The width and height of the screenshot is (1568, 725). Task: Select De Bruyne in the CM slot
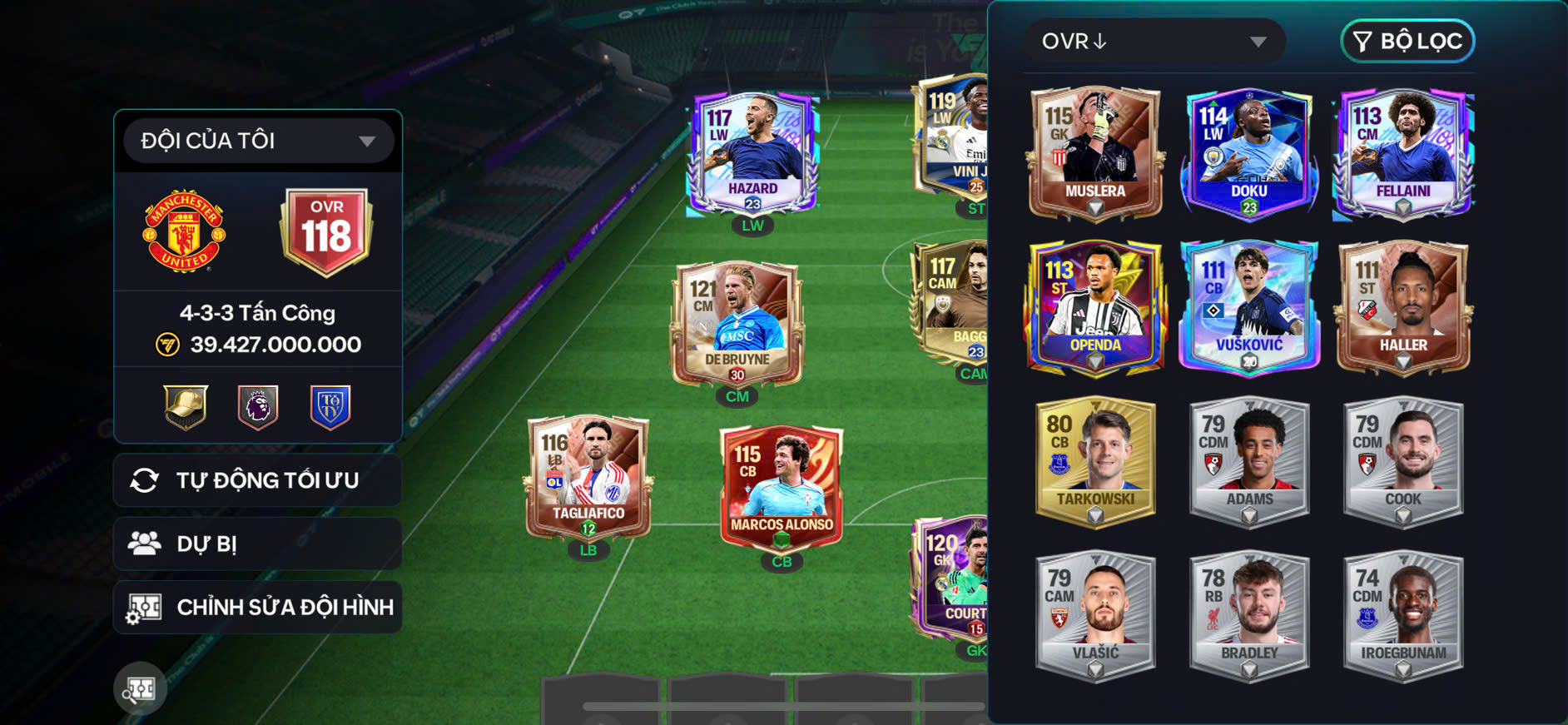(x=737, y=325)
